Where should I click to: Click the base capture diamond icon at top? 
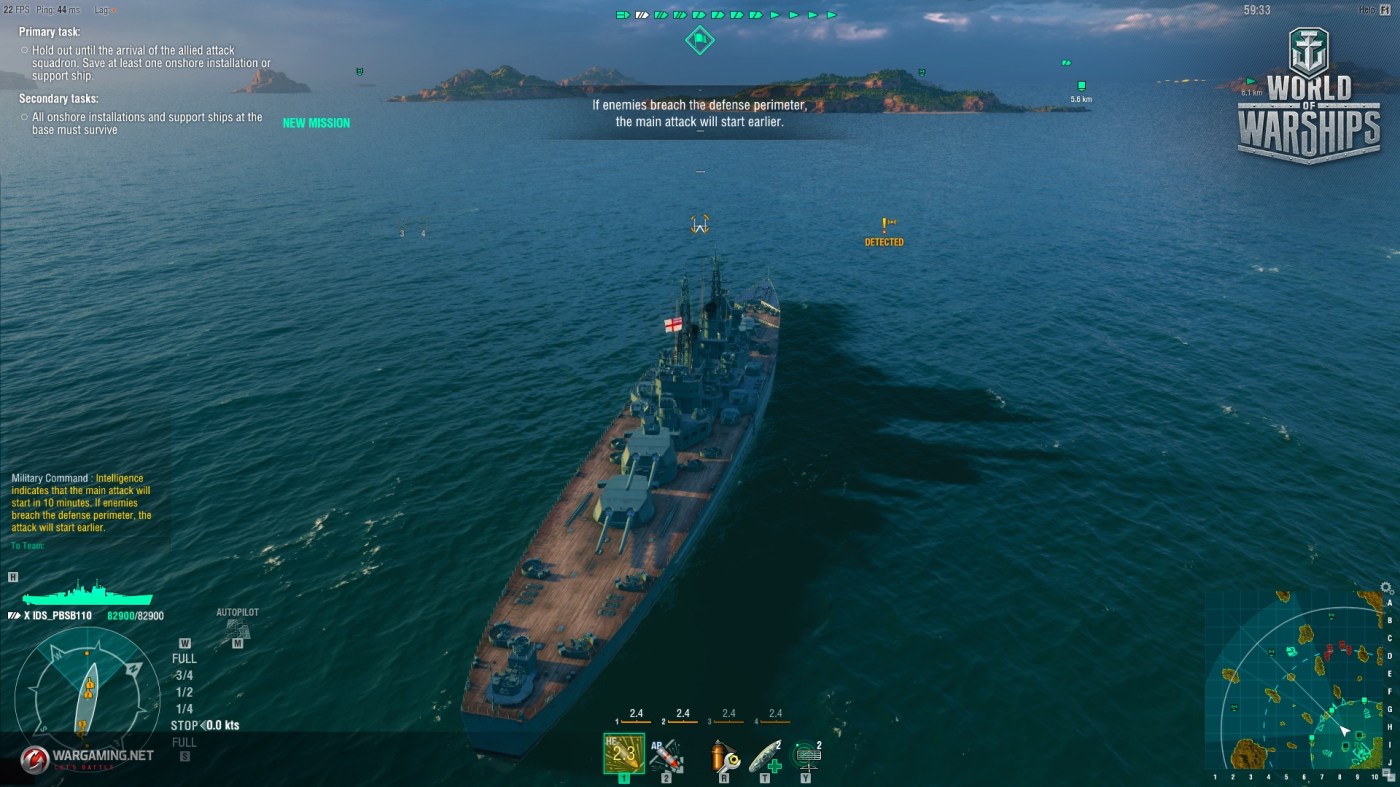(x=699, y=40)
